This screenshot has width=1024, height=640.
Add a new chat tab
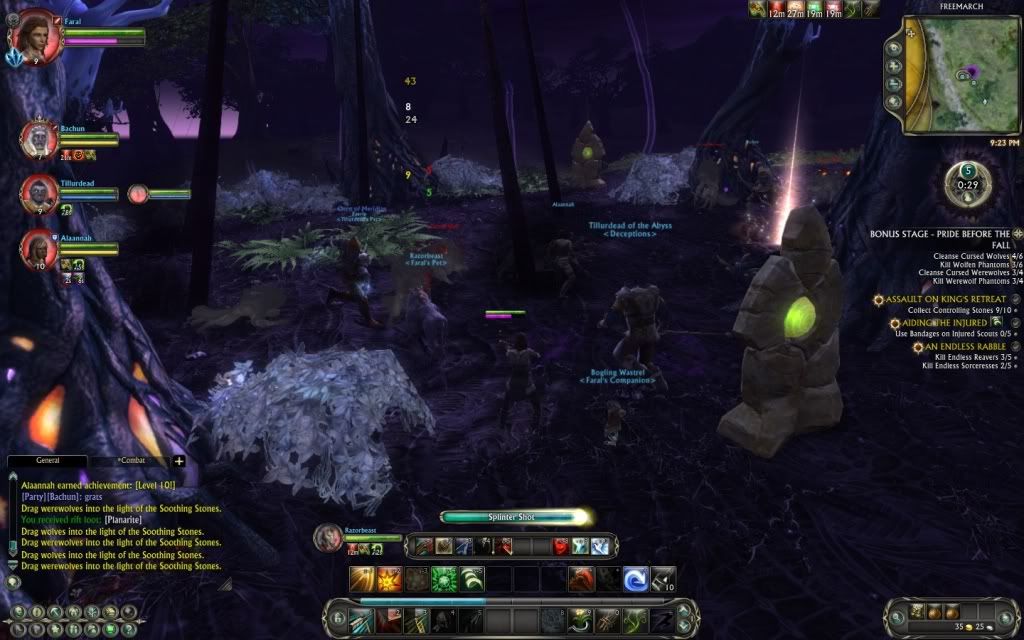click(180, 461)
